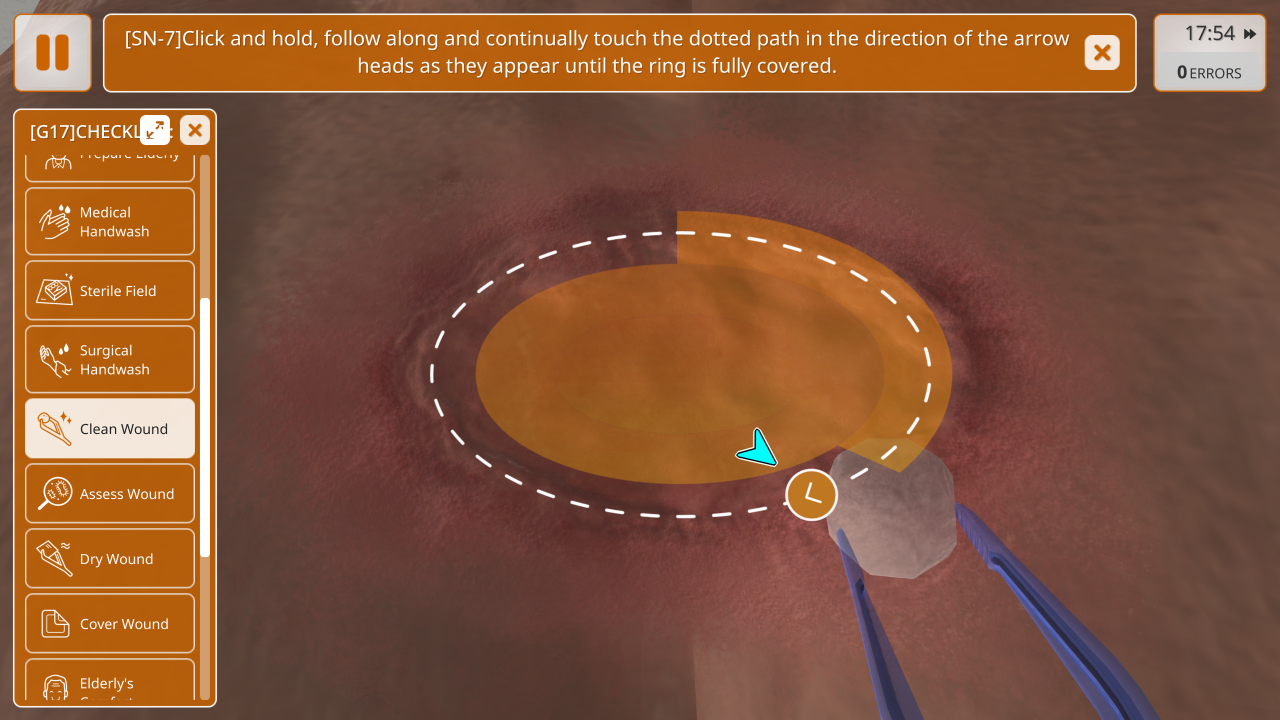The width and height of the screenshot is (1280, 720).
Task: Click the cyan arrowhead on the dotted path
Action: pyautogui.click(x=759, y=449)
